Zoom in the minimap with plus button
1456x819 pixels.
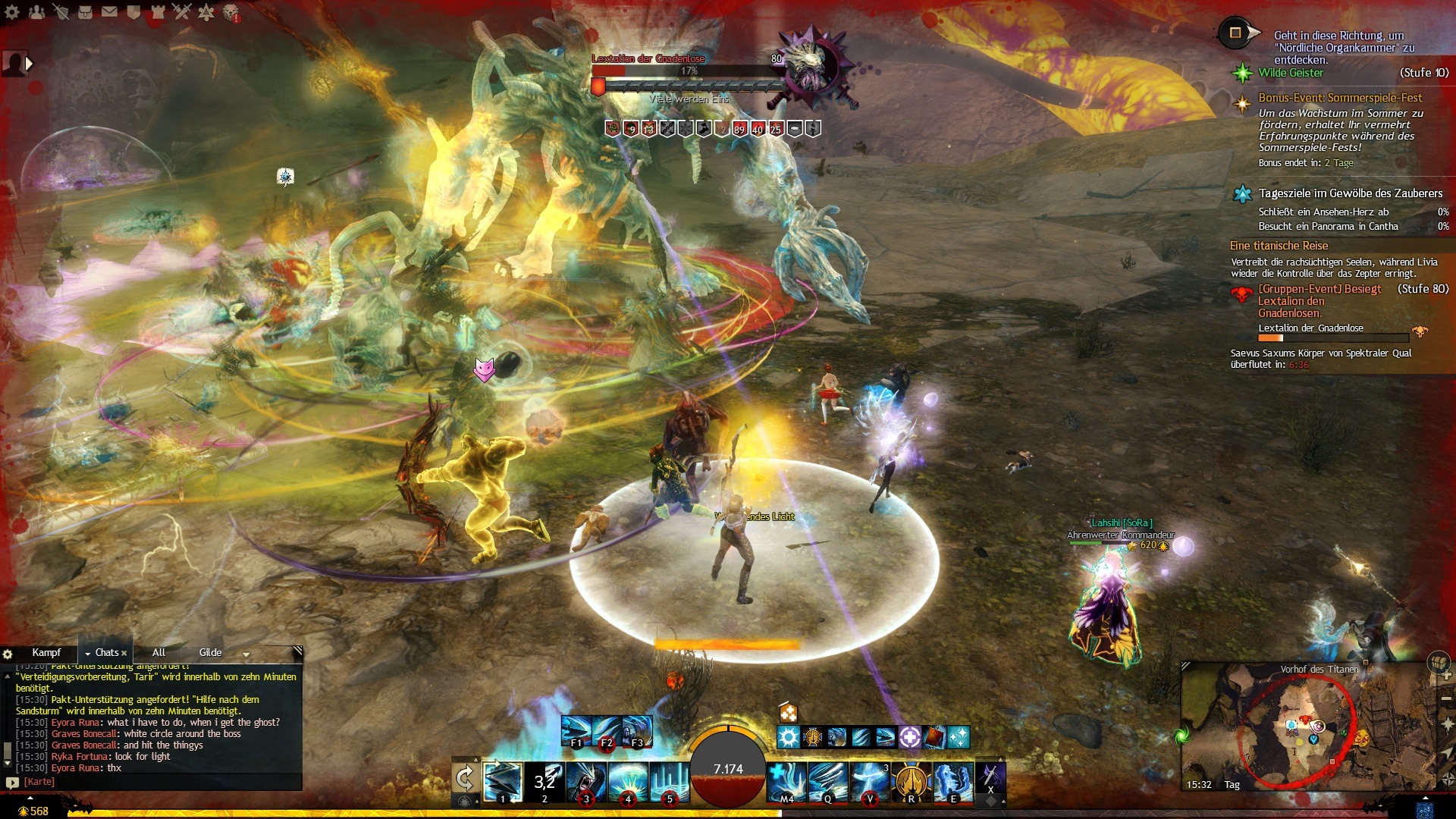(x=1447, y=675)
